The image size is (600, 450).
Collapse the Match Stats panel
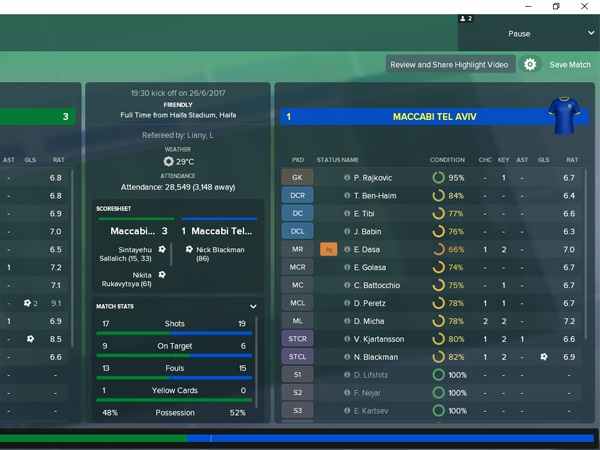253,306
